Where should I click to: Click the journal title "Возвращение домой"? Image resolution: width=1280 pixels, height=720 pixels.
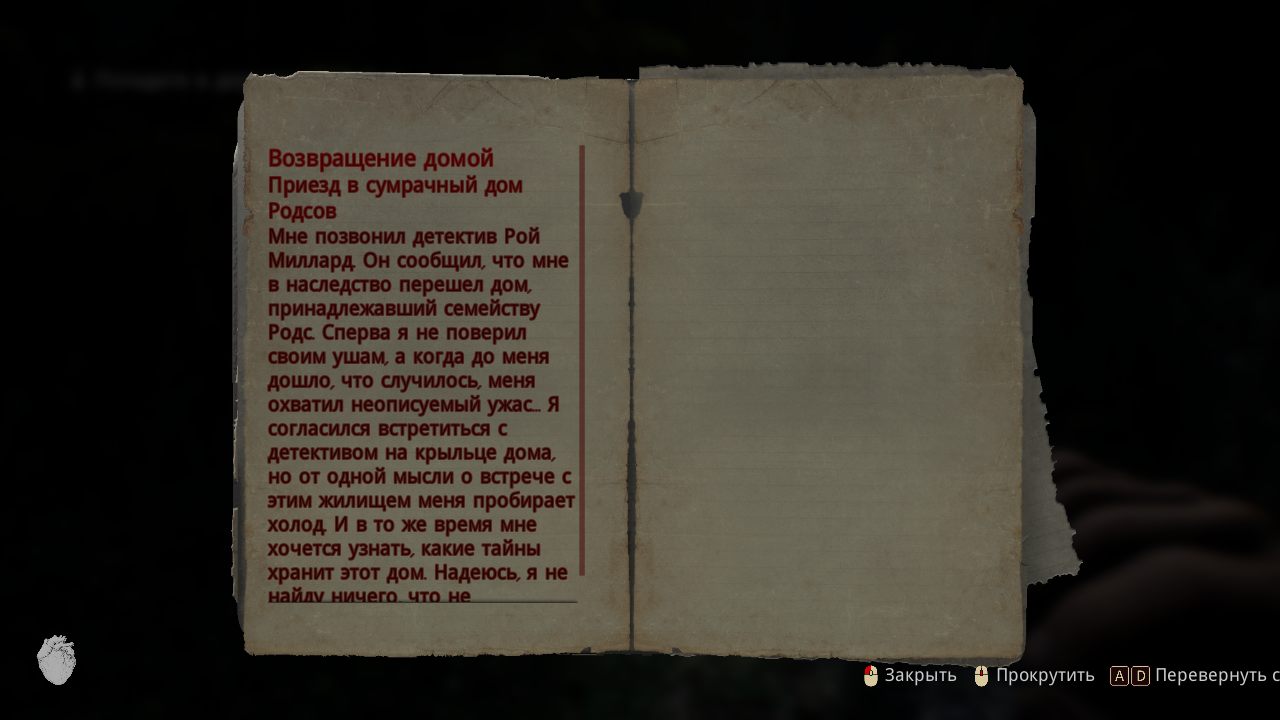(380, 158)
